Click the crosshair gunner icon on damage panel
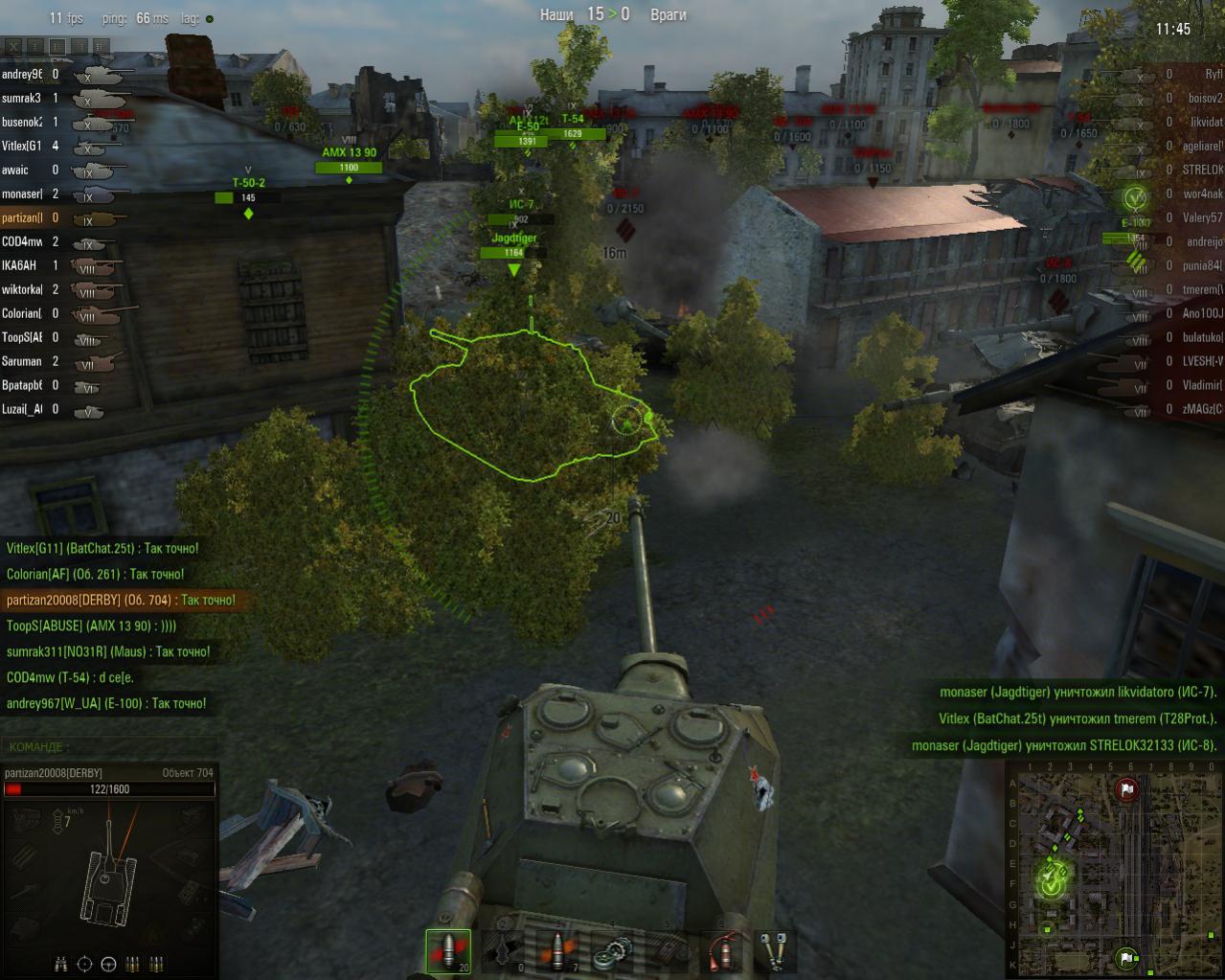1225x980 pixels. click(84, 963)
